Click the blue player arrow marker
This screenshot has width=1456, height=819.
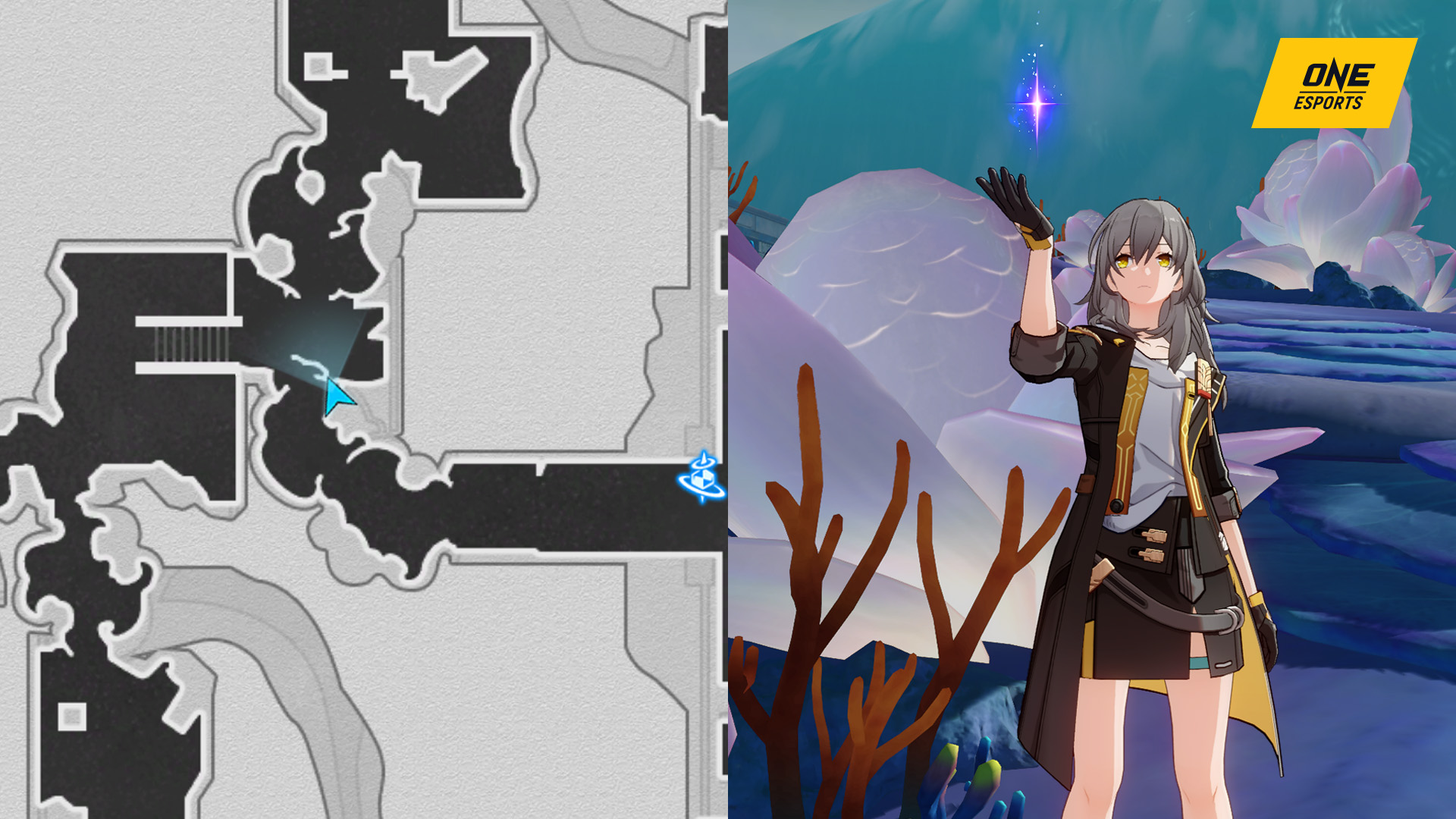336,397
